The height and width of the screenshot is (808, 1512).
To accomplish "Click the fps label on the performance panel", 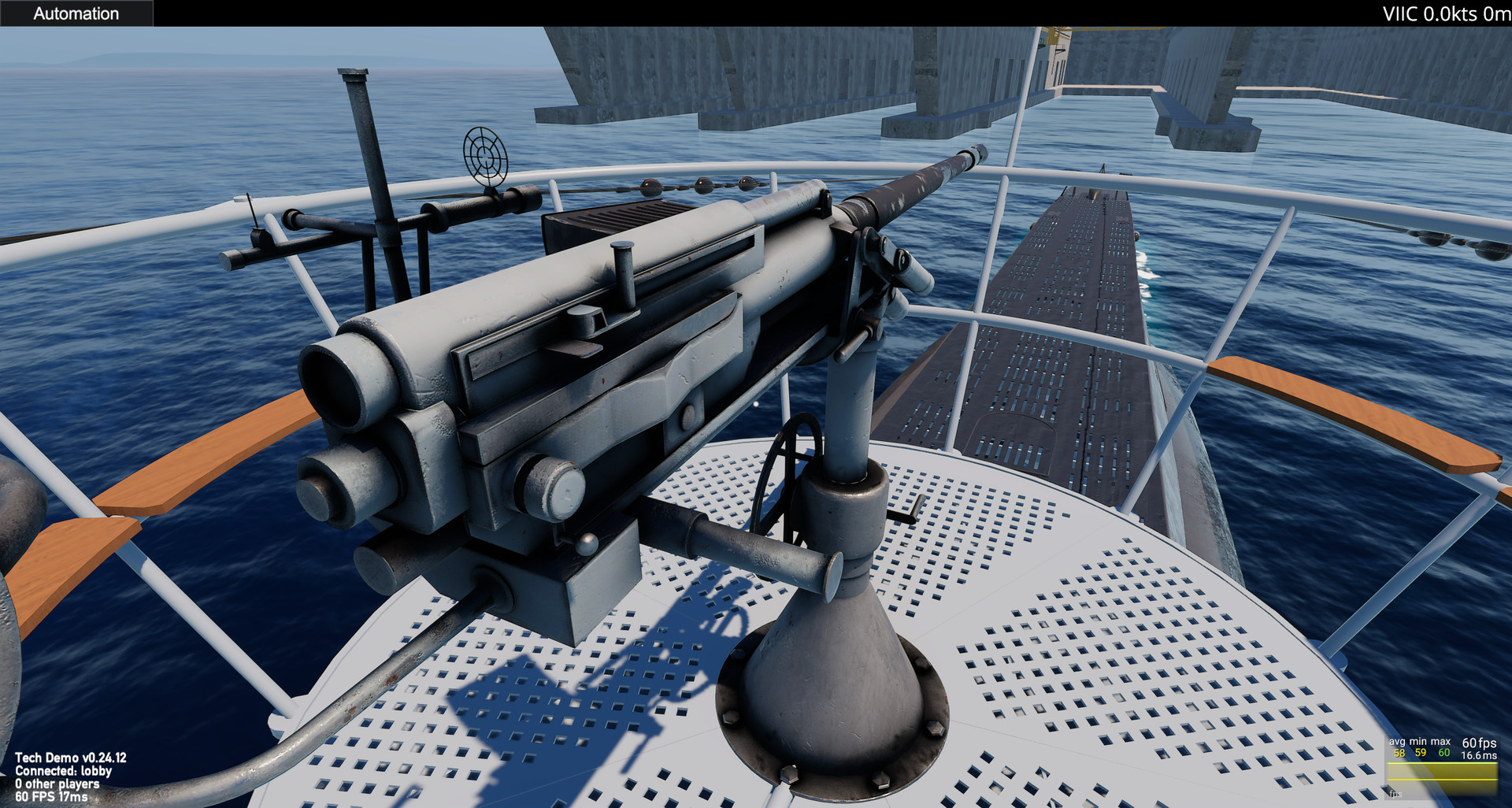I will (1396, 794).
